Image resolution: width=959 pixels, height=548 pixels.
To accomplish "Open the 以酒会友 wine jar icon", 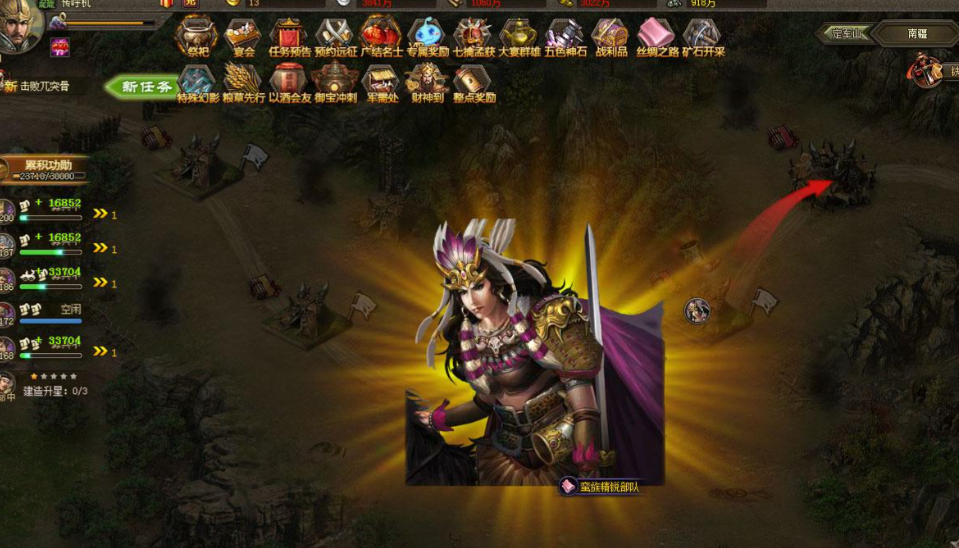I will tap(289, 81).
